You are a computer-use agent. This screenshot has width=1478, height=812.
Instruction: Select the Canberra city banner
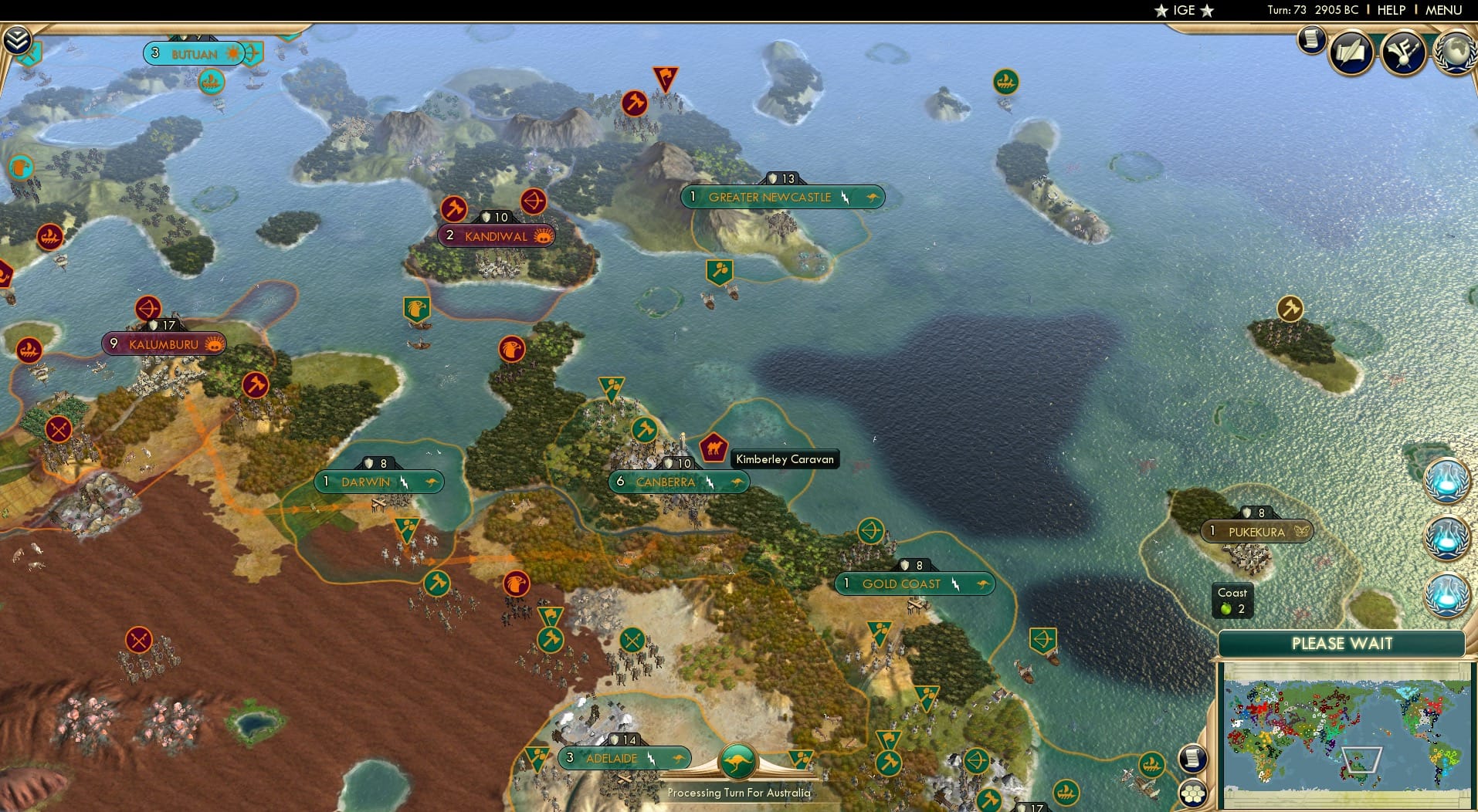tap(678, 482)
